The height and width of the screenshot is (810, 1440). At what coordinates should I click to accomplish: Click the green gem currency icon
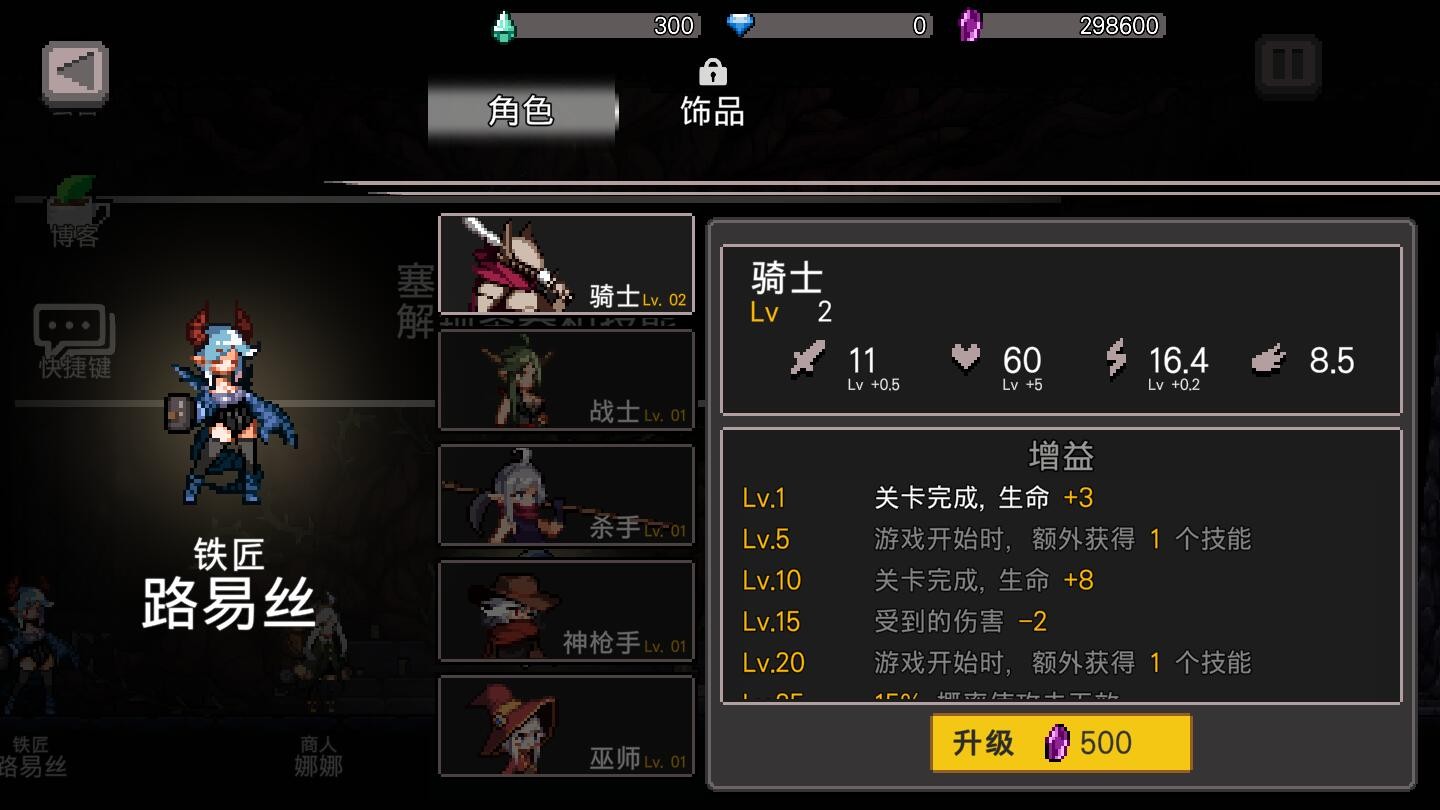tap(505, 23)
